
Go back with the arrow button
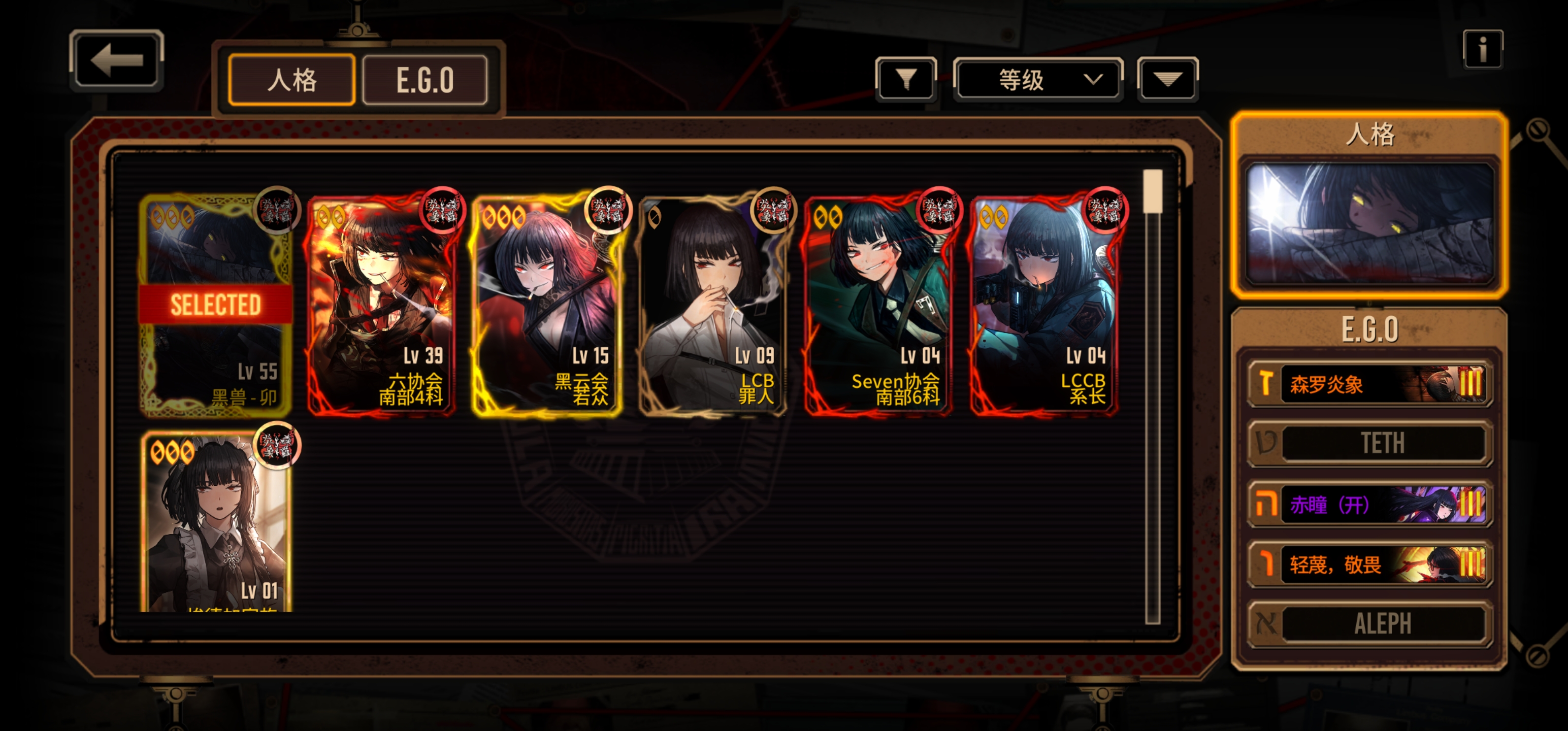(116, 60)
